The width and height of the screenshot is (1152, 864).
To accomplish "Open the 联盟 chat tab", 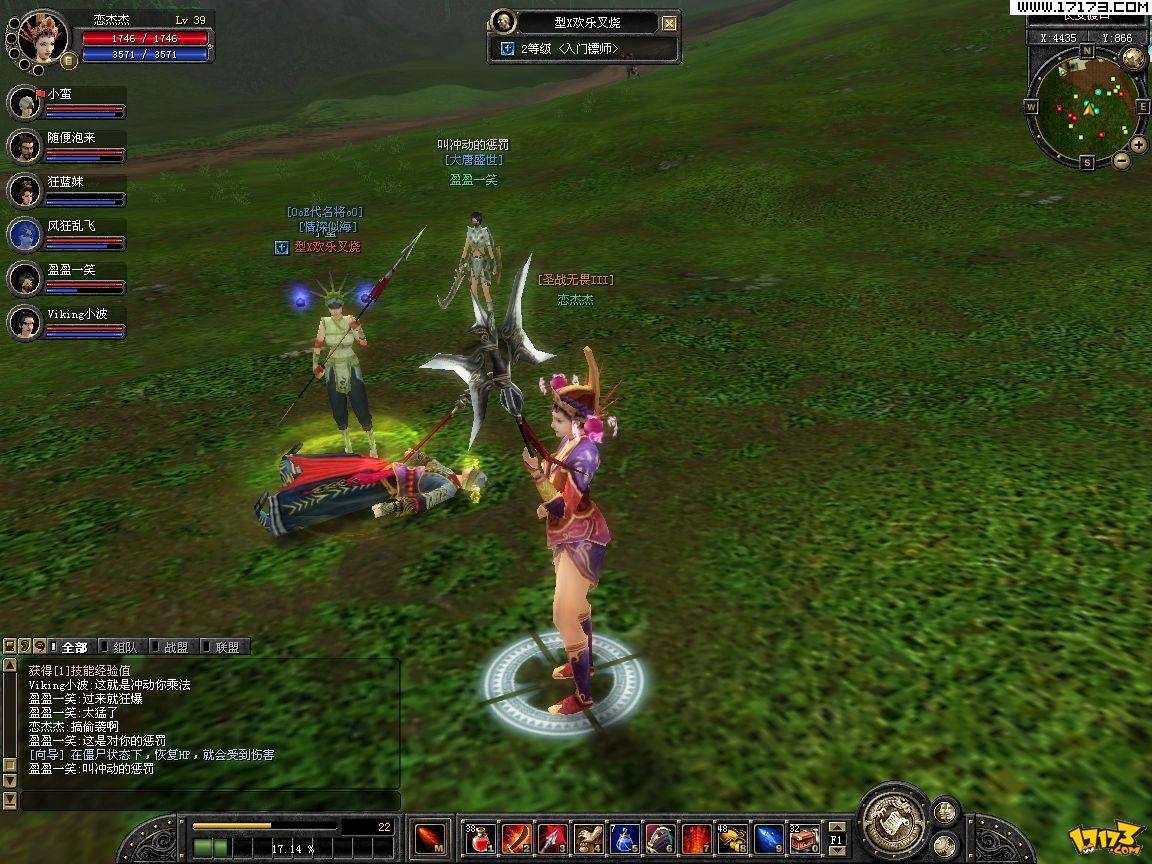I will coord(226,647).
